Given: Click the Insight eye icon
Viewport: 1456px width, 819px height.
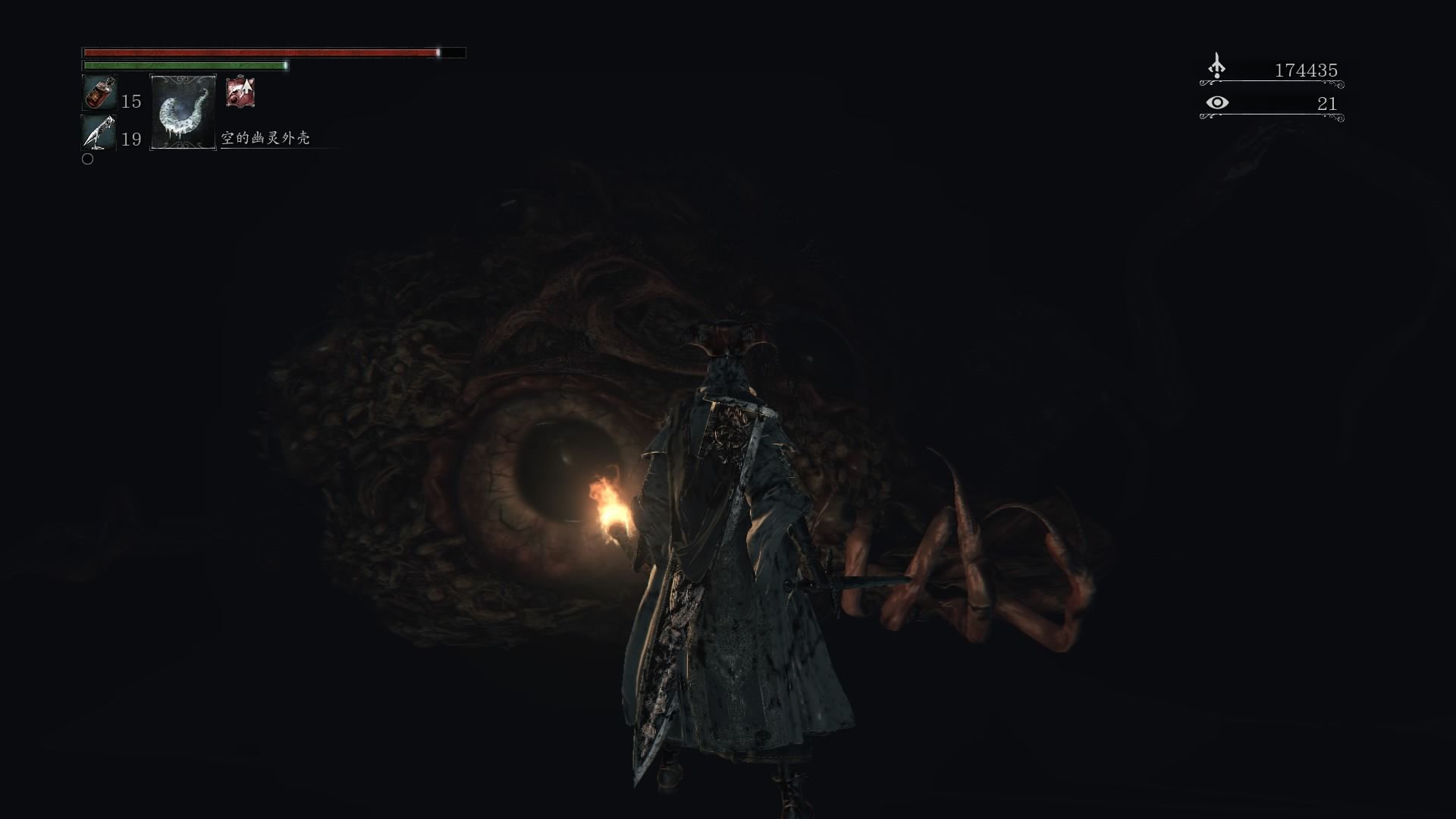Looking at the screenshot, I should (1217, 102).
